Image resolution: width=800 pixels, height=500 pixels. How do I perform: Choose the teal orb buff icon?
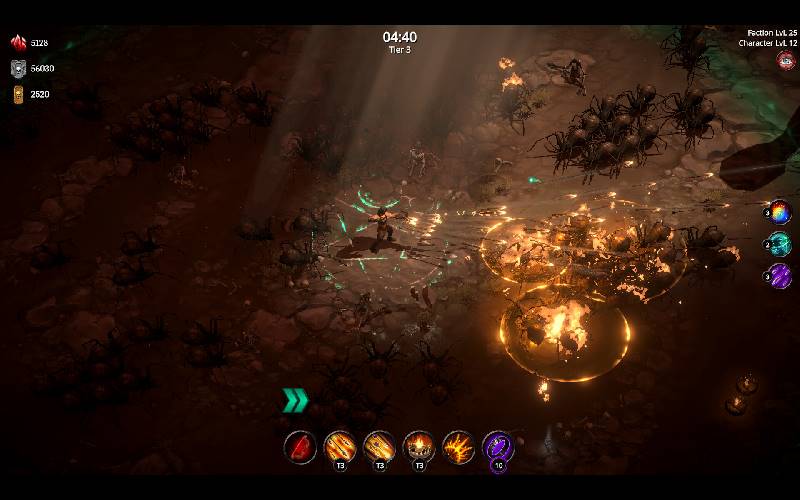coord(780,244)
